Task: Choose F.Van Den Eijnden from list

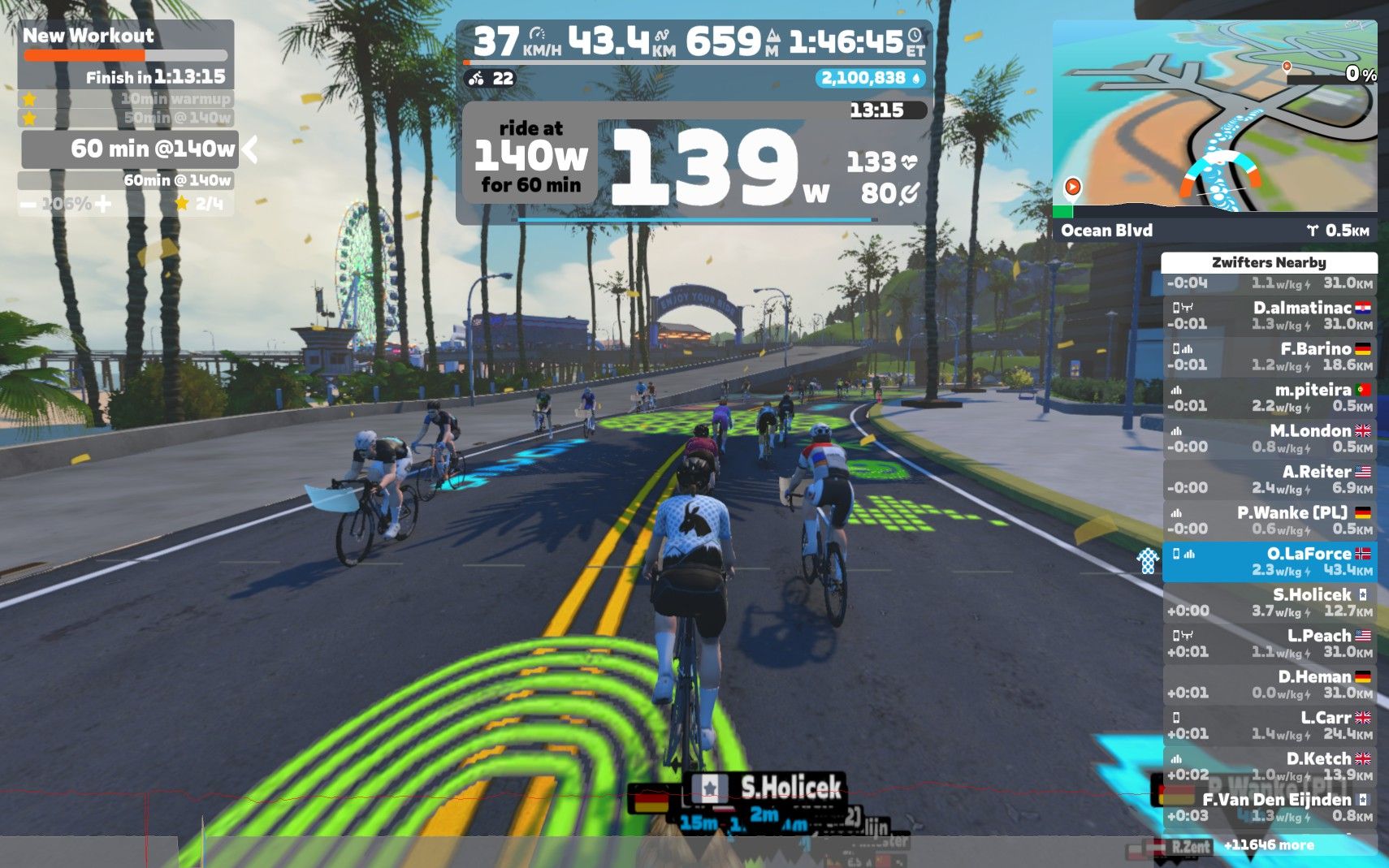Action: coord(1270,808)
